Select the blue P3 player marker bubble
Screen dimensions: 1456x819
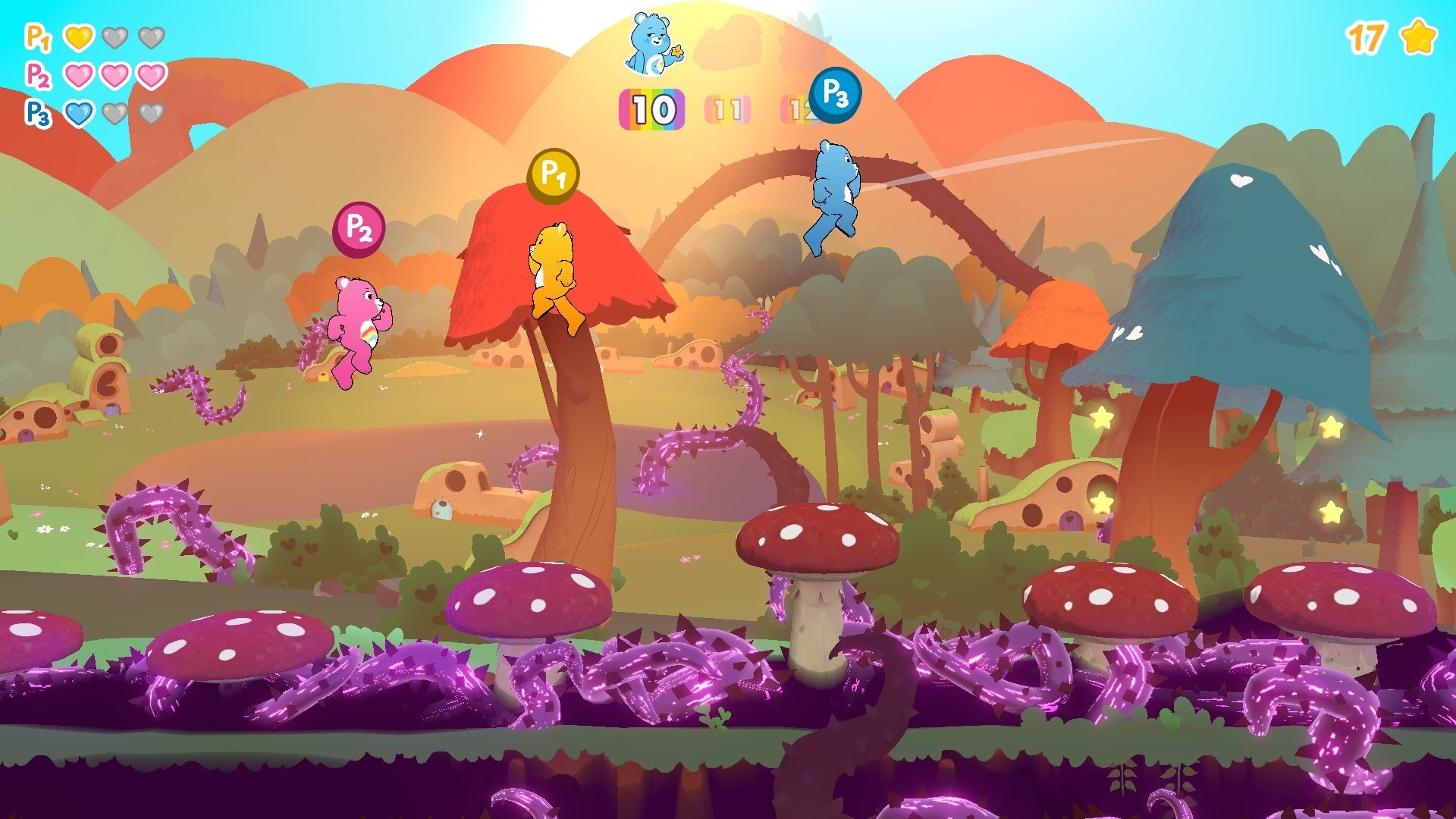[835, 95]
